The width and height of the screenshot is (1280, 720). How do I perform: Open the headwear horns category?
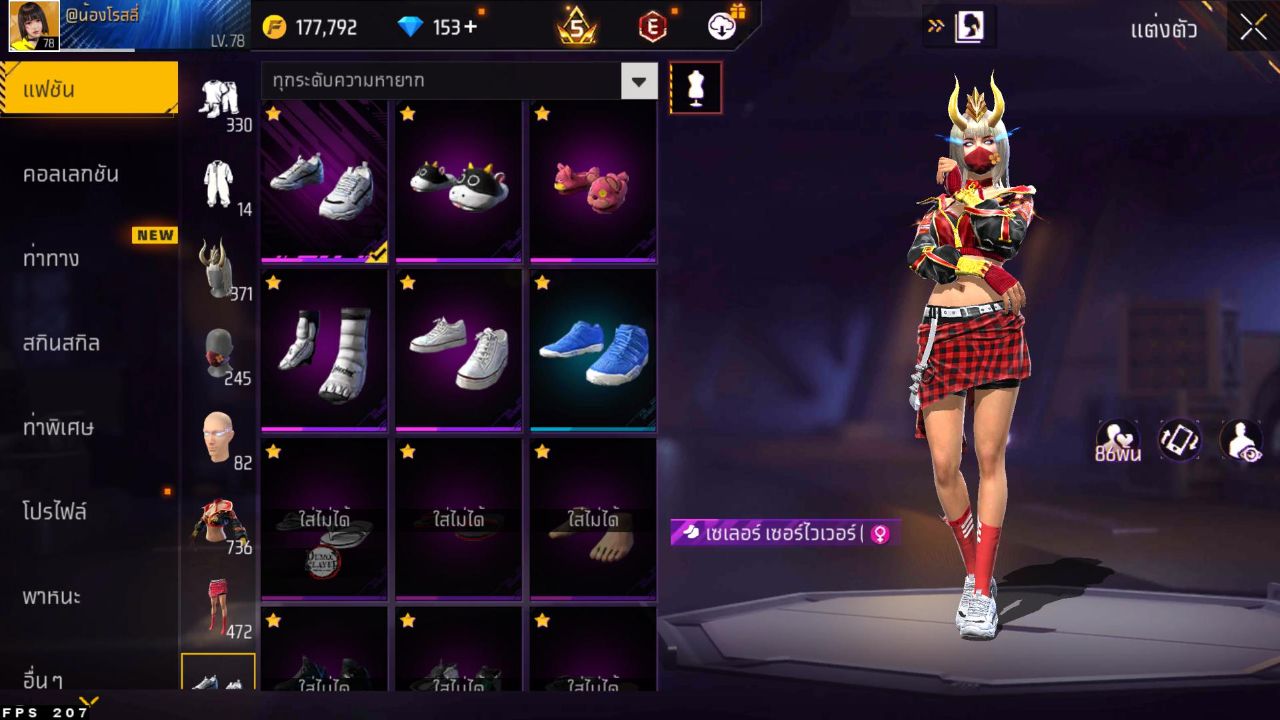[x=216, y=268]
